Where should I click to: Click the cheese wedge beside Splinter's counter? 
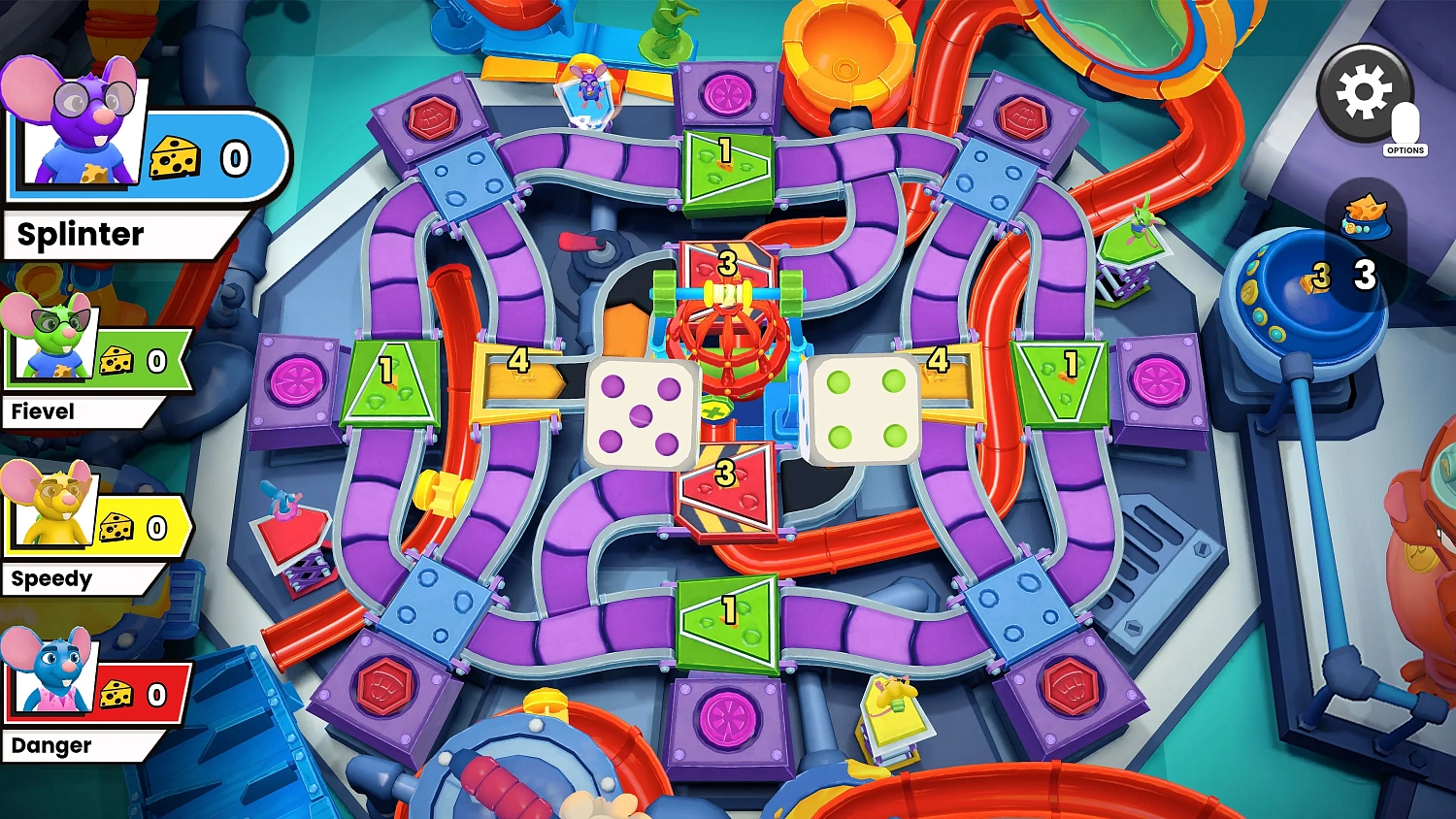tap(175, 155)
